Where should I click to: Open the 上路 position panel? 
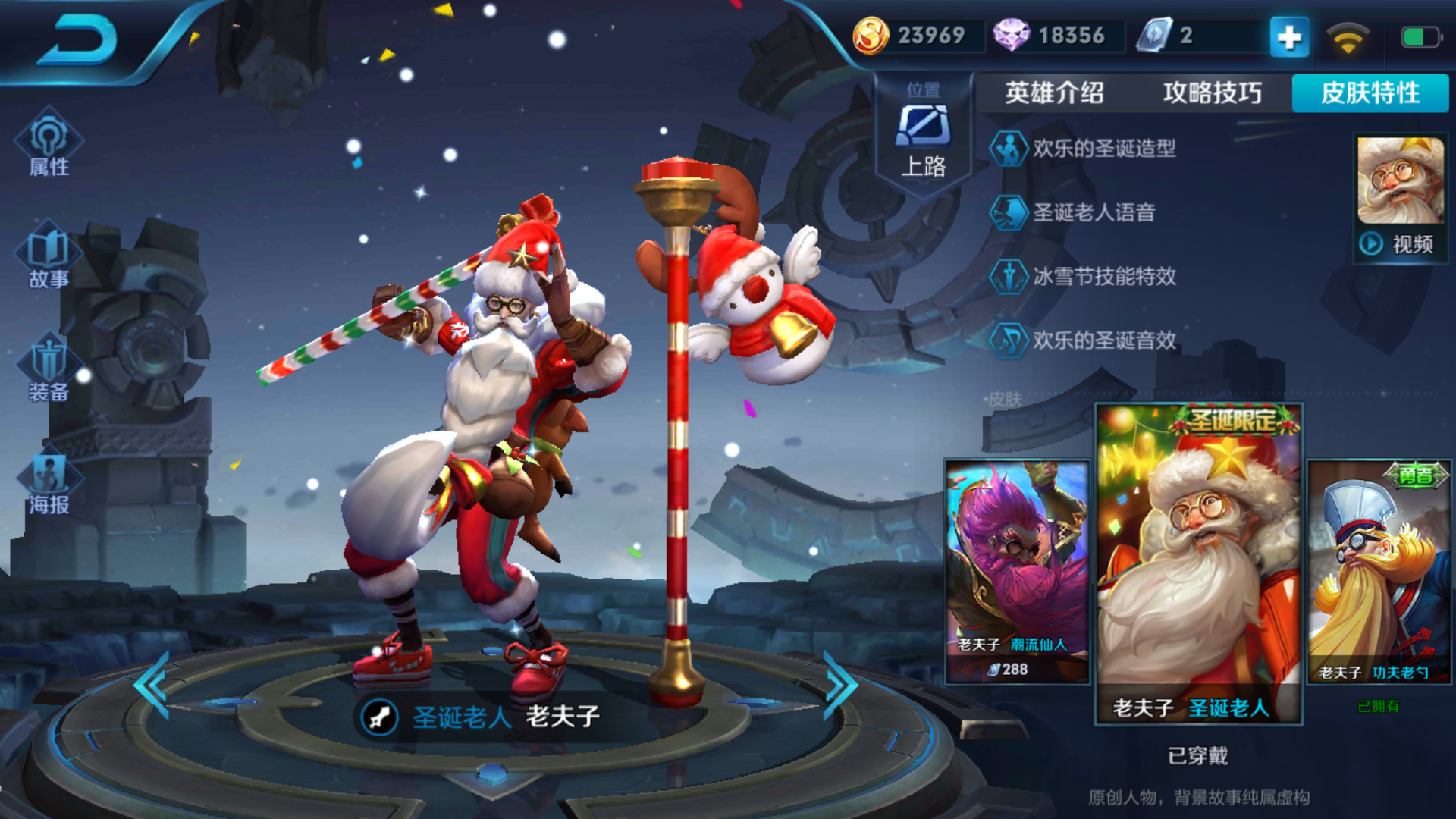[x=923, y=135]
